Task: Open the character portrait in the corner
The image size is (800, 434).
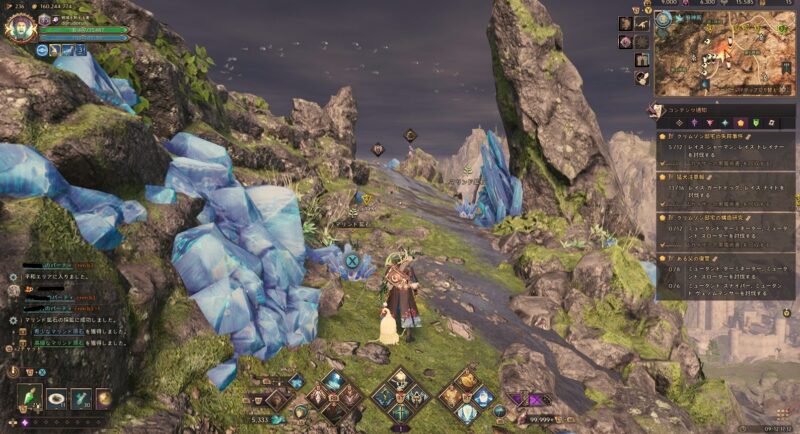Action: click(x=19, y=27)
